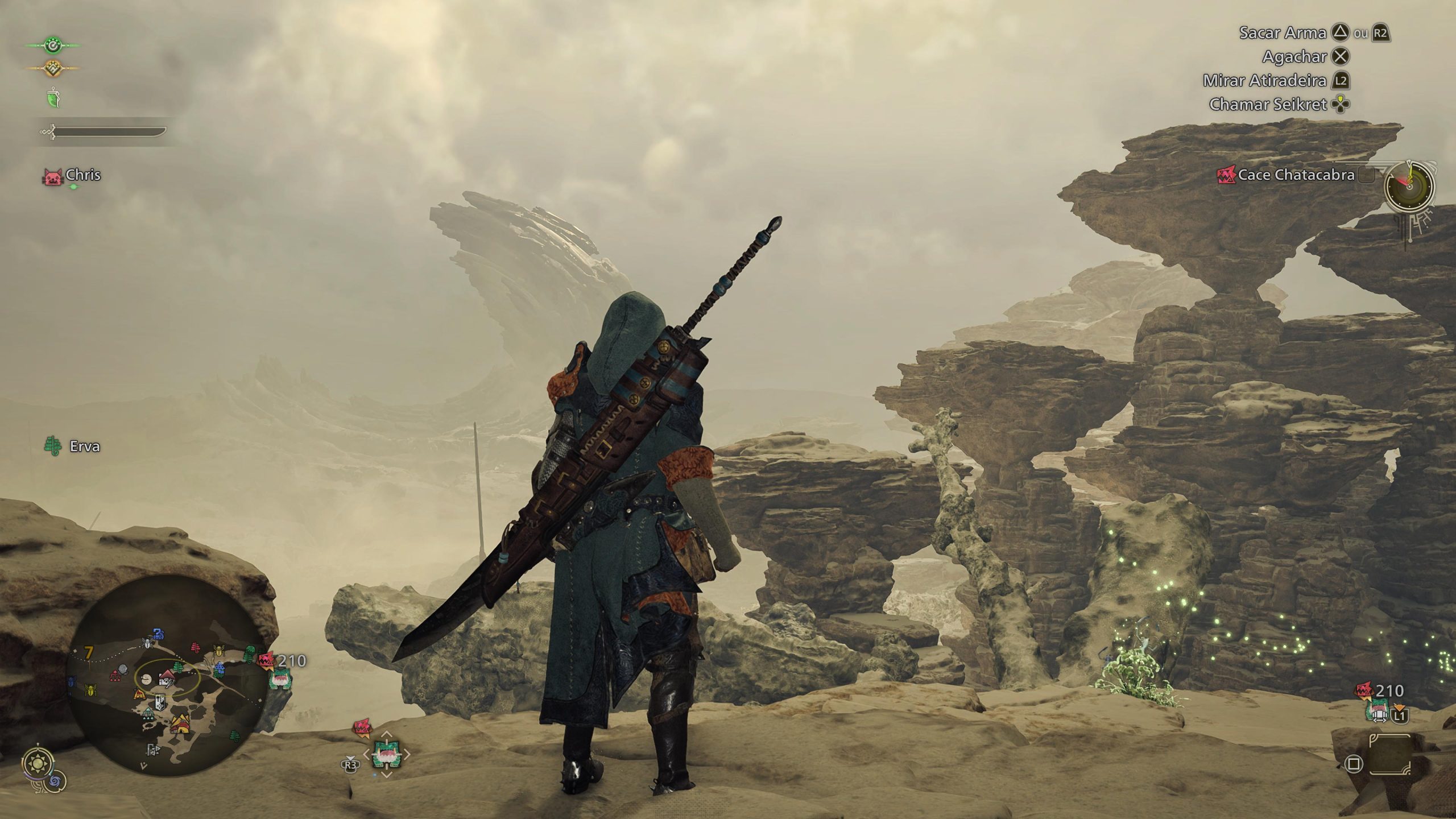Screen dimensions: 1456x819
Task: Select the blue question mark marker on minimap
Action: coord(158,633)
